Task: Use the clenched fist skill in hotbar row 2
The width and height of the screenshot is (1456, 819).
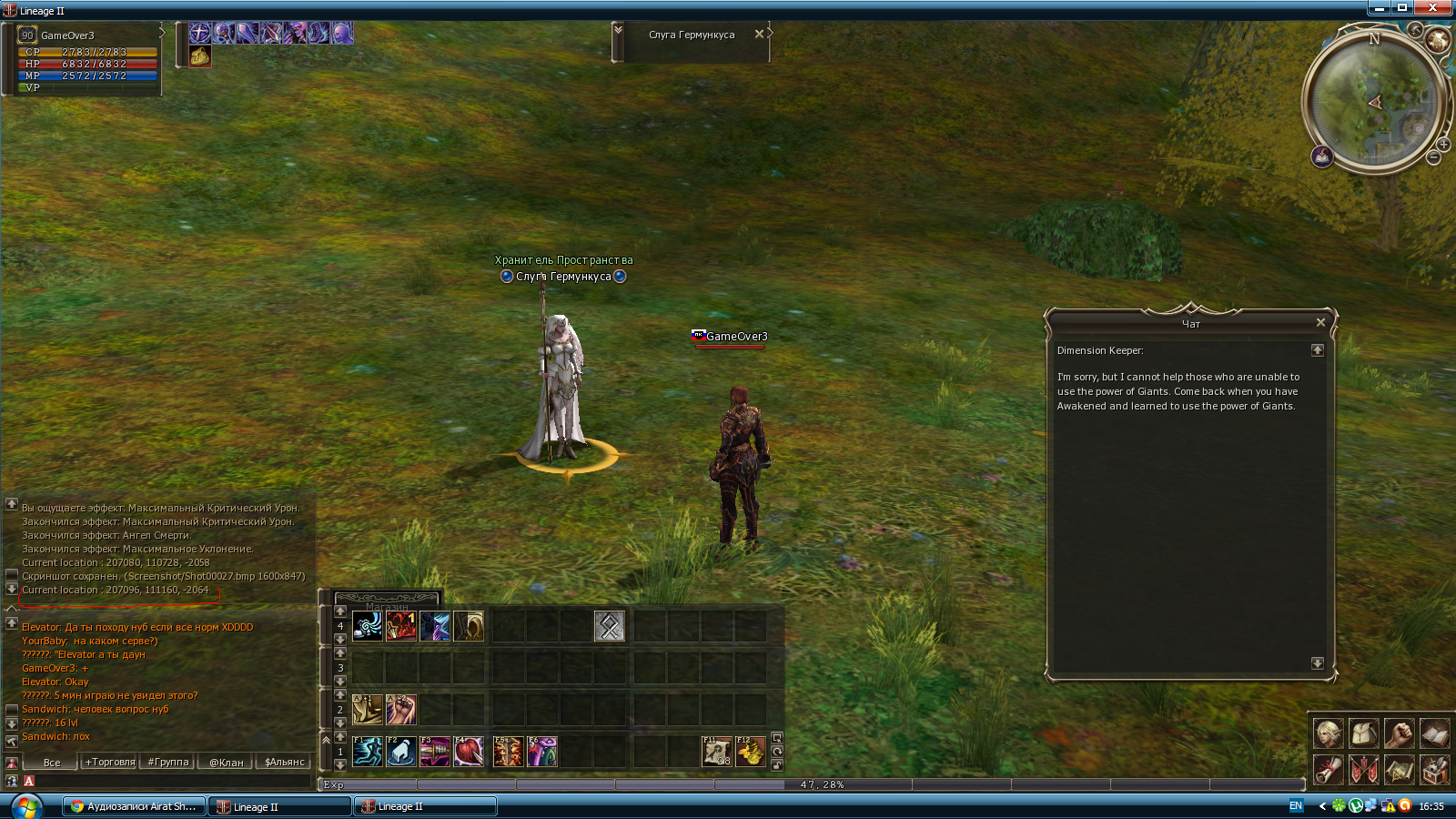Action: 401,709
